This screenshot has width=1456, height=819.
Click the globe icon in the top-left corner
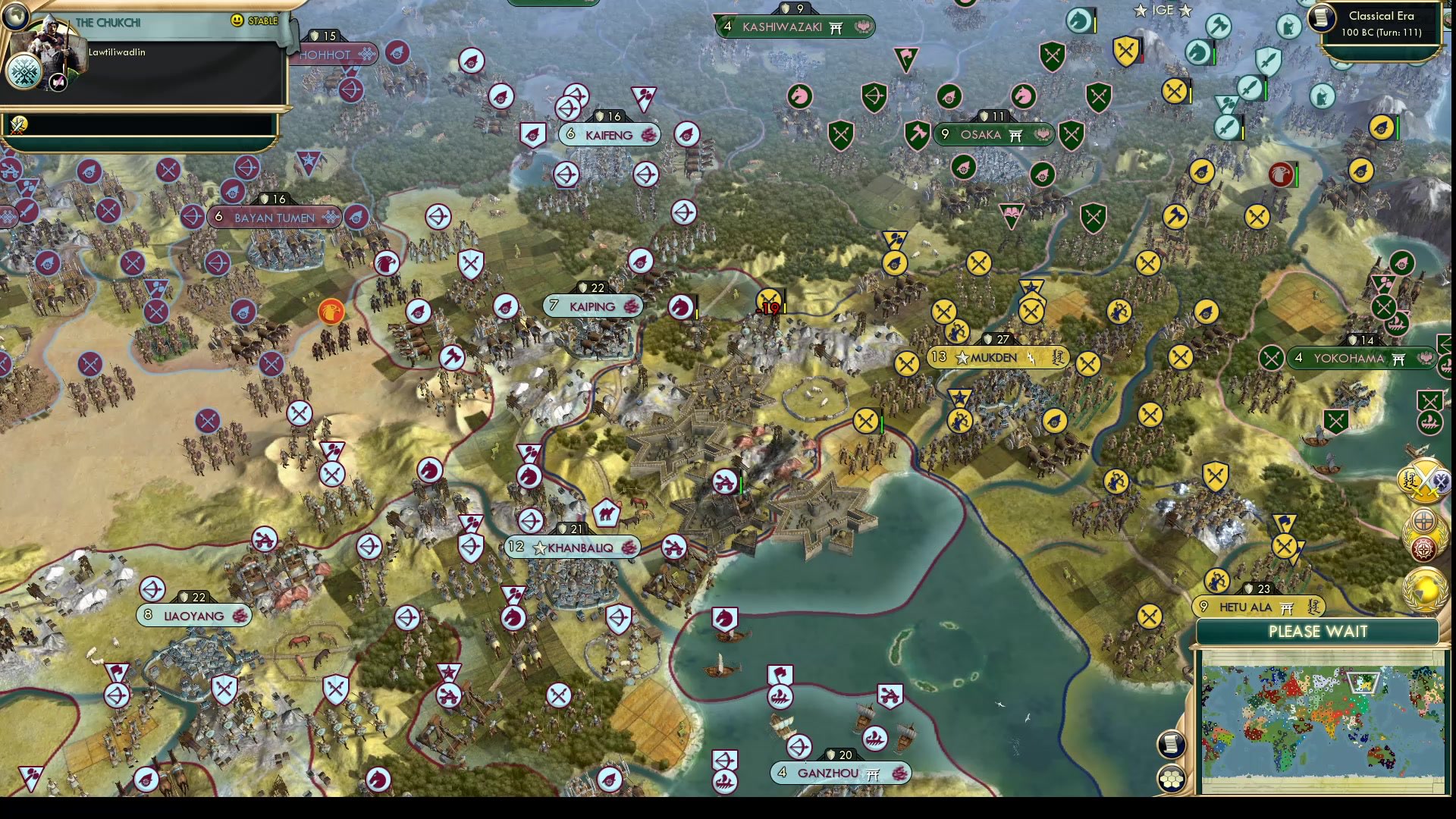pyautogui.click(x=15, y=16)
